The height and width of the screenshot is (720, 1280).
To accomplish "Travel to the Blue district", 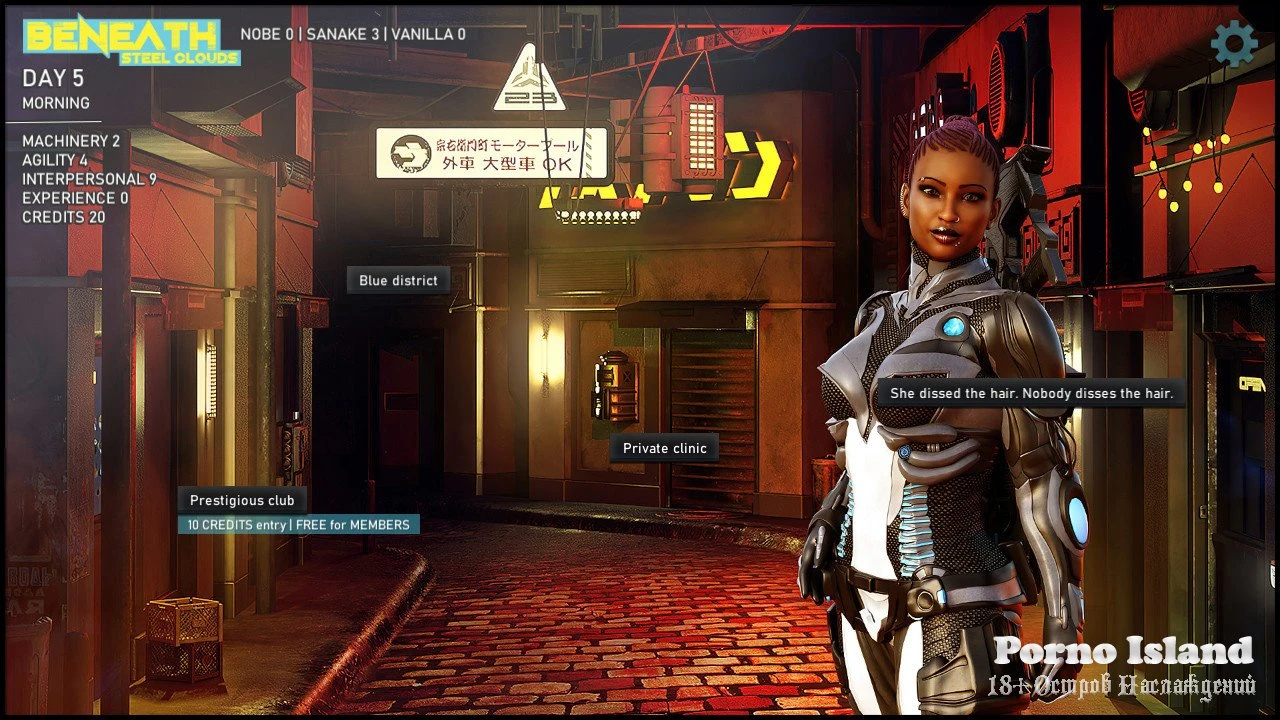I will tap(398, 281).
